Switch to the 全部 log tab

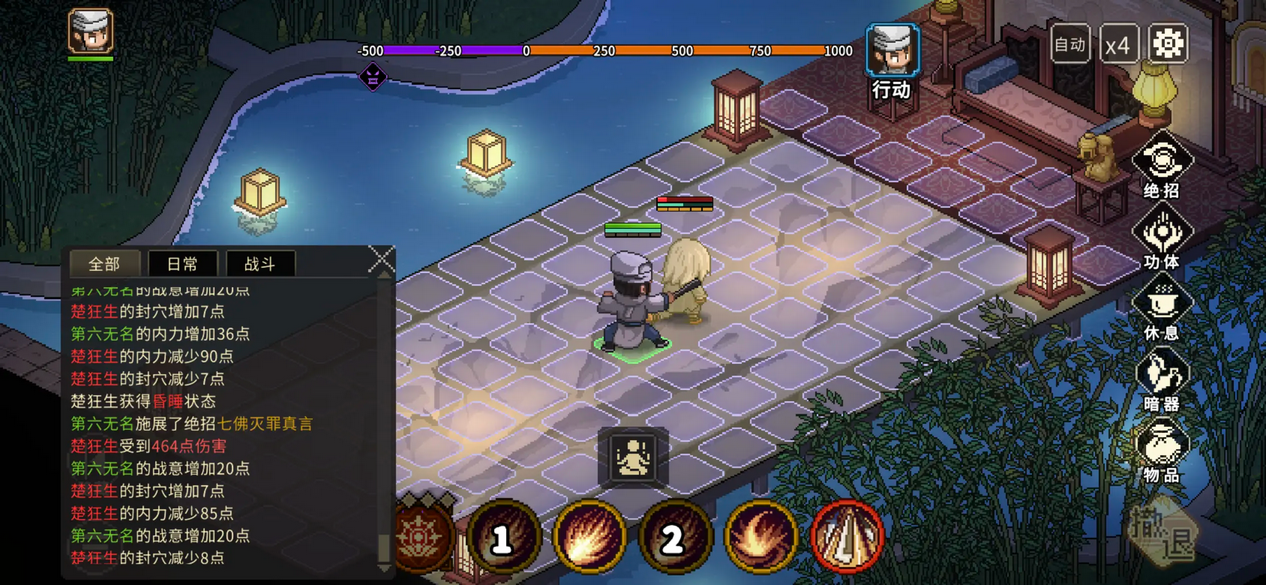click(104, 264)
